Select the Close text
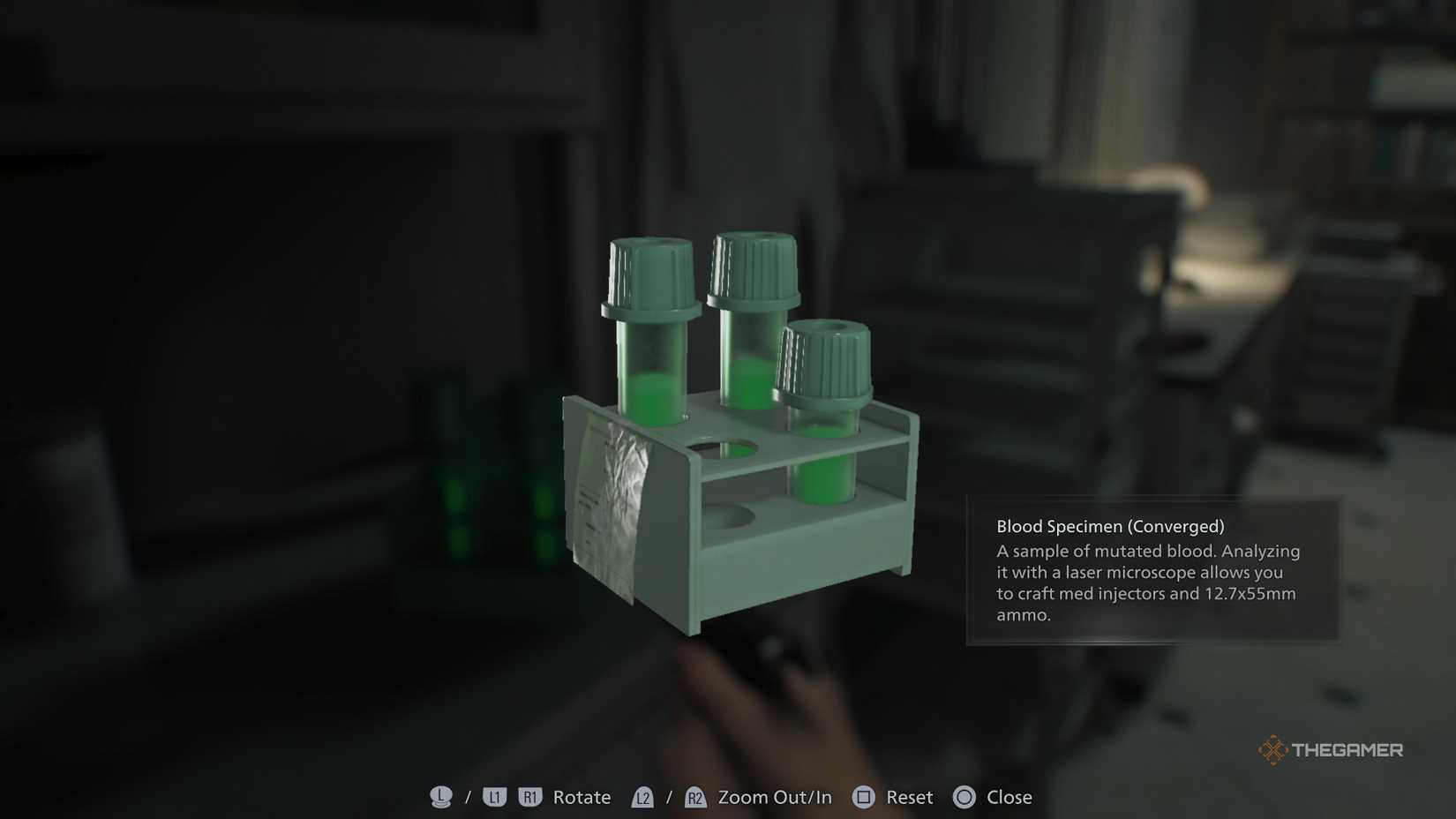 [1009, 797]
